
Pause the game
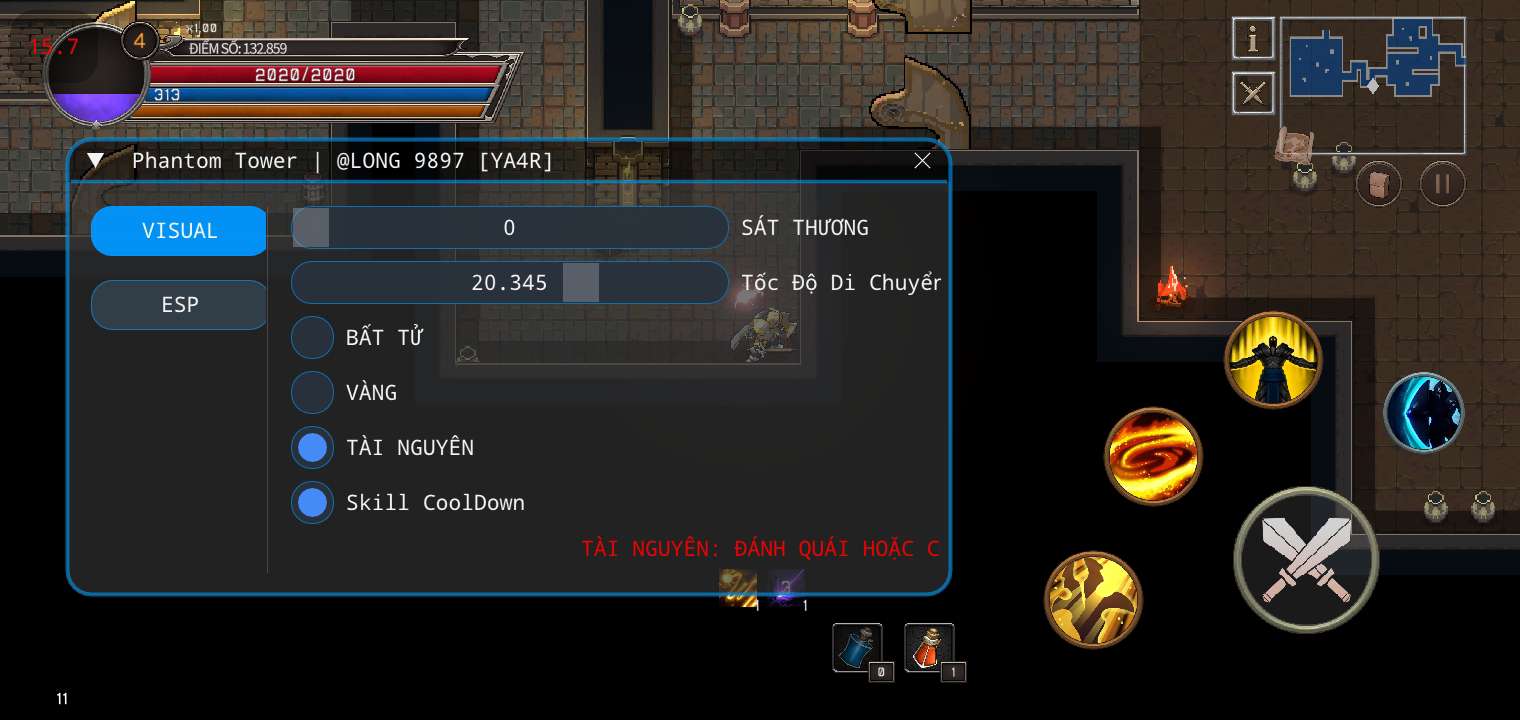(x=1442, y=184)
